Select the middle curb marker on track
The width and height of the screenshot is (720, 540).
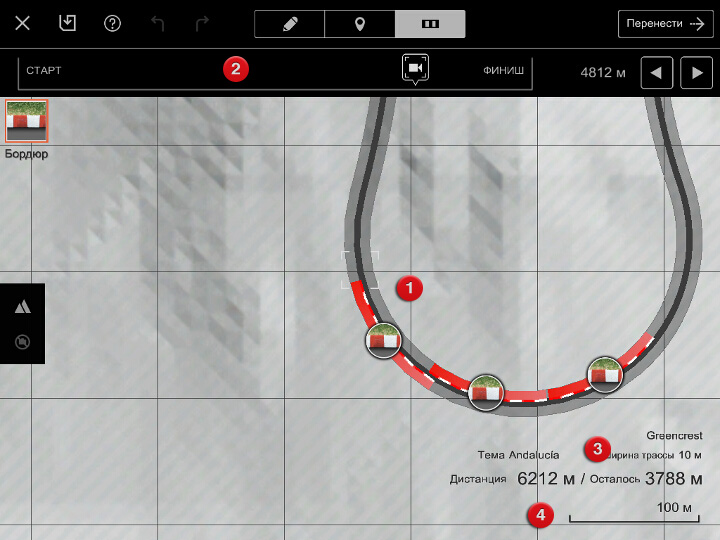(487, 393)
